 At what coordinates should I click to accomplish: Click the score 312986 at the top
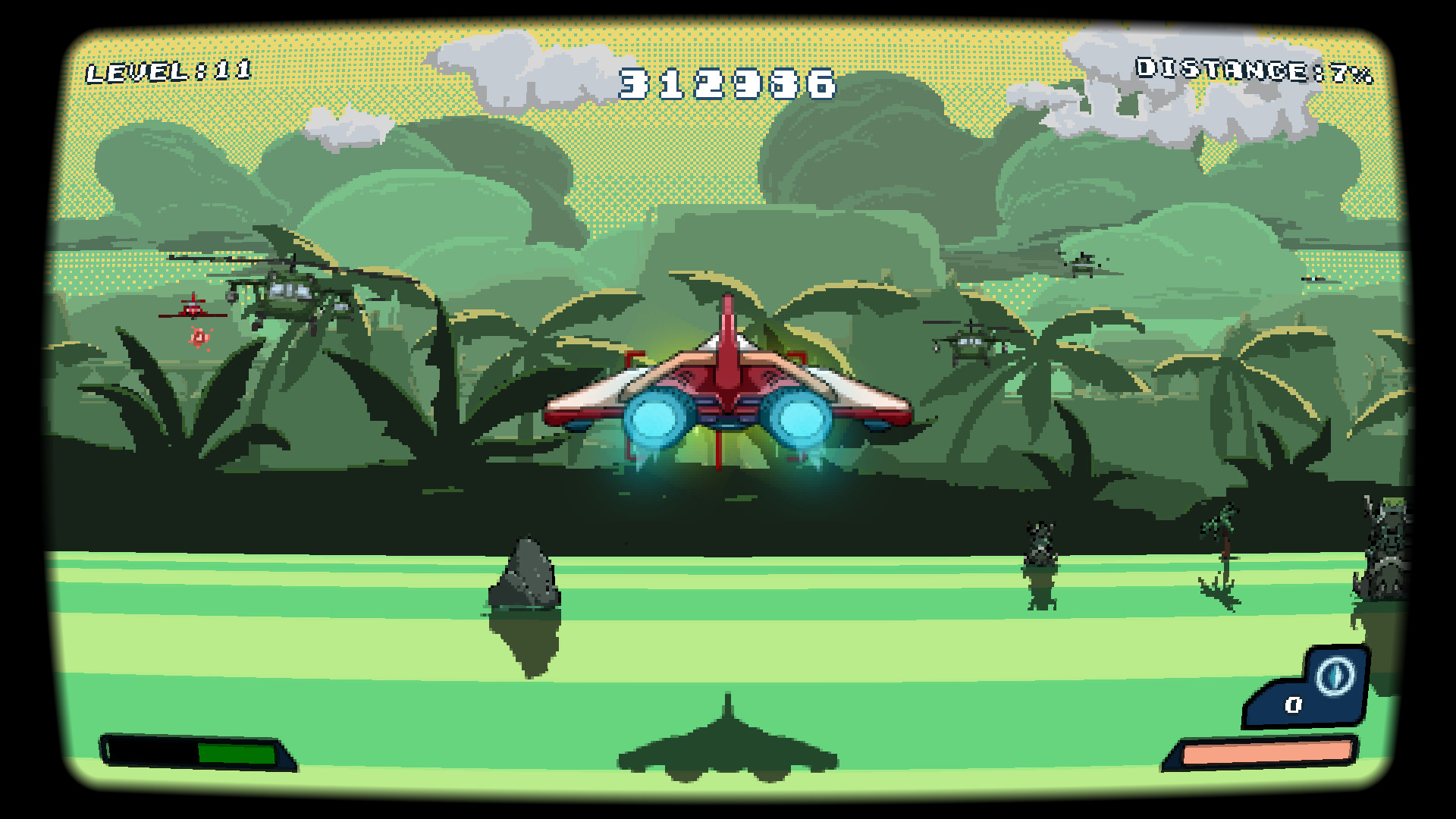point(726,85)
